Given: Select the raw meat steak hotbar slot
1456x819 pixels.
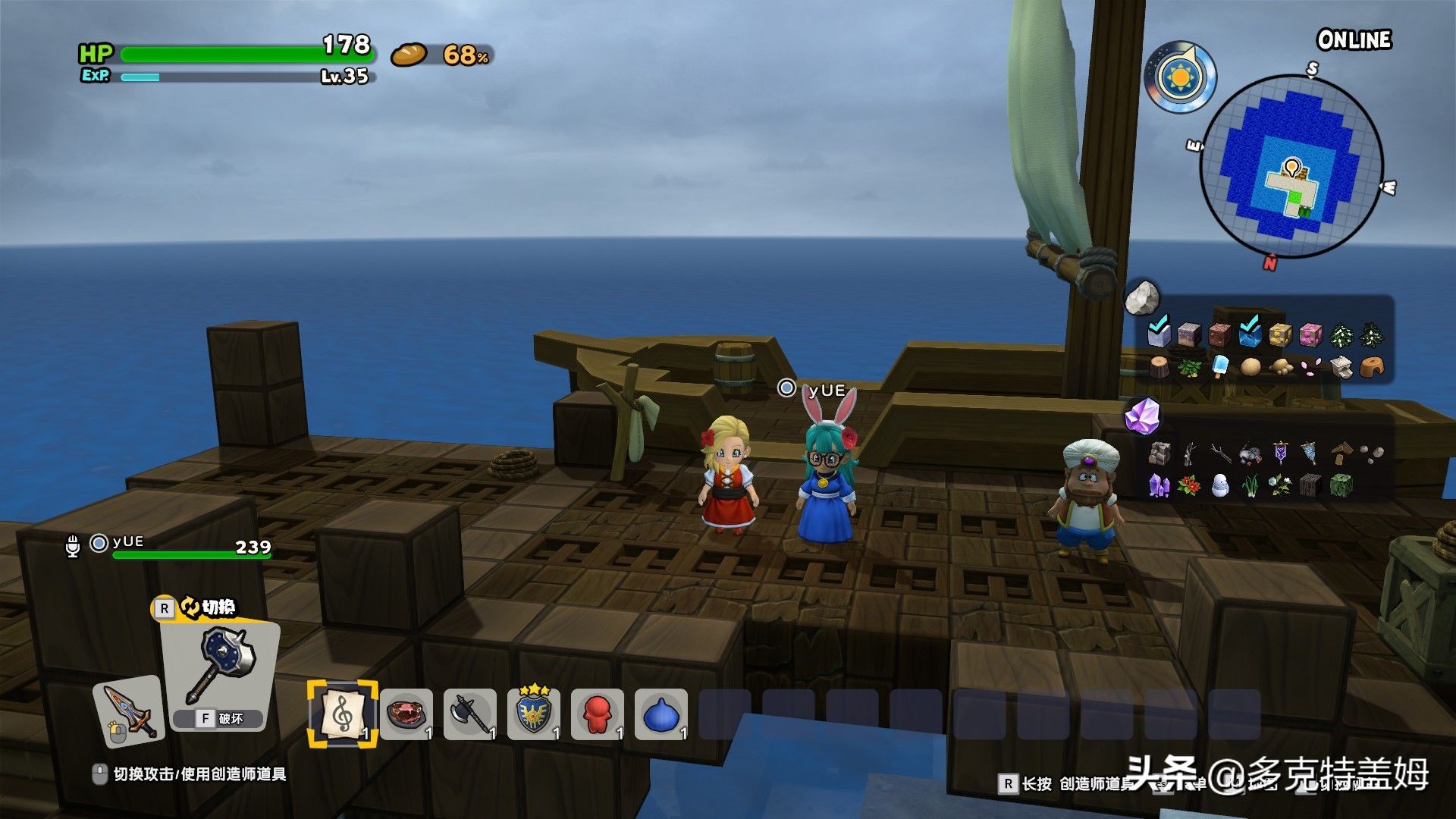Looking at the screenshot, I should pos(407,714).
